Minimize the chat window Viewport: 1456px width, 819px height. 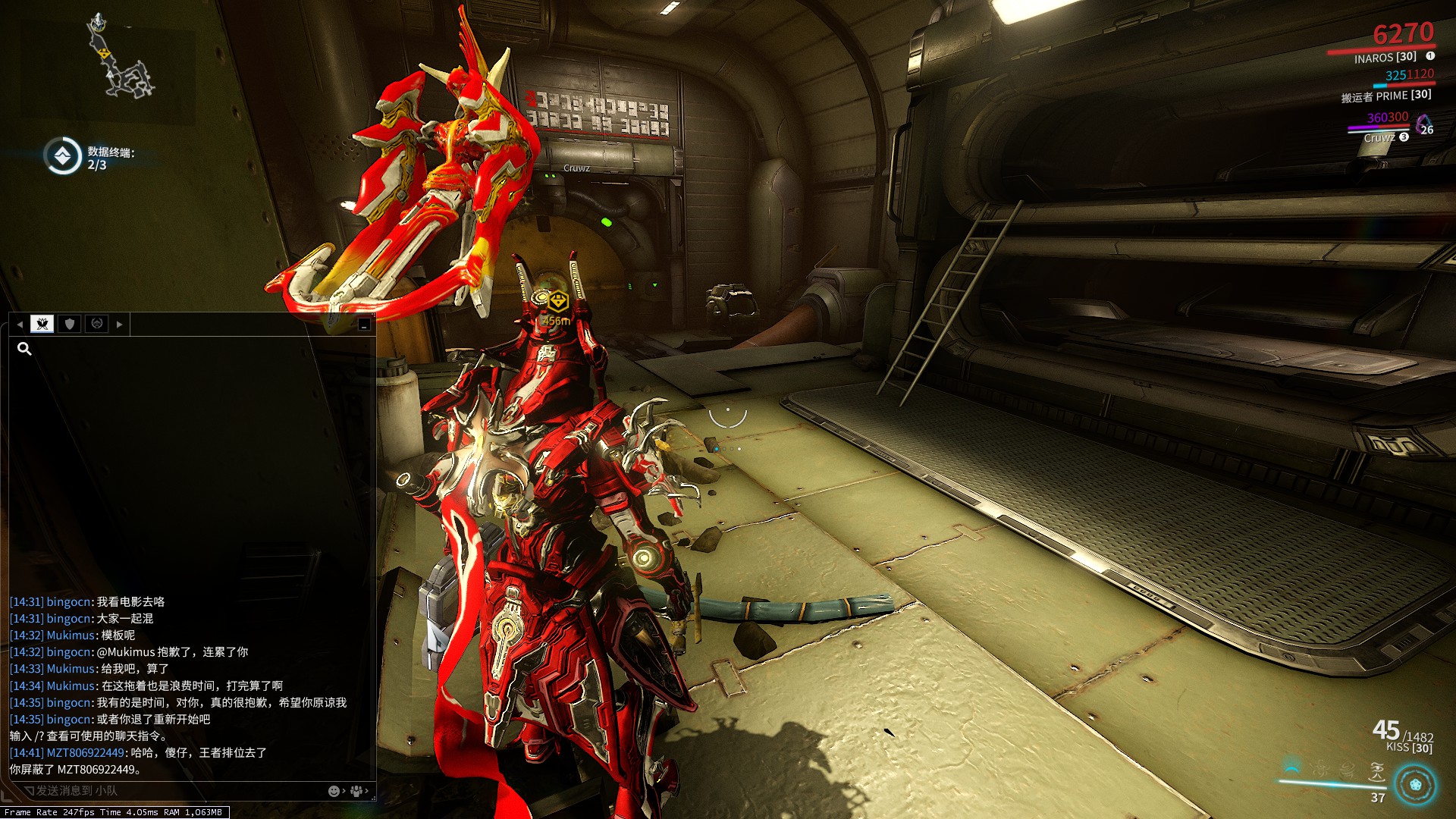click(x=365, y=325)
